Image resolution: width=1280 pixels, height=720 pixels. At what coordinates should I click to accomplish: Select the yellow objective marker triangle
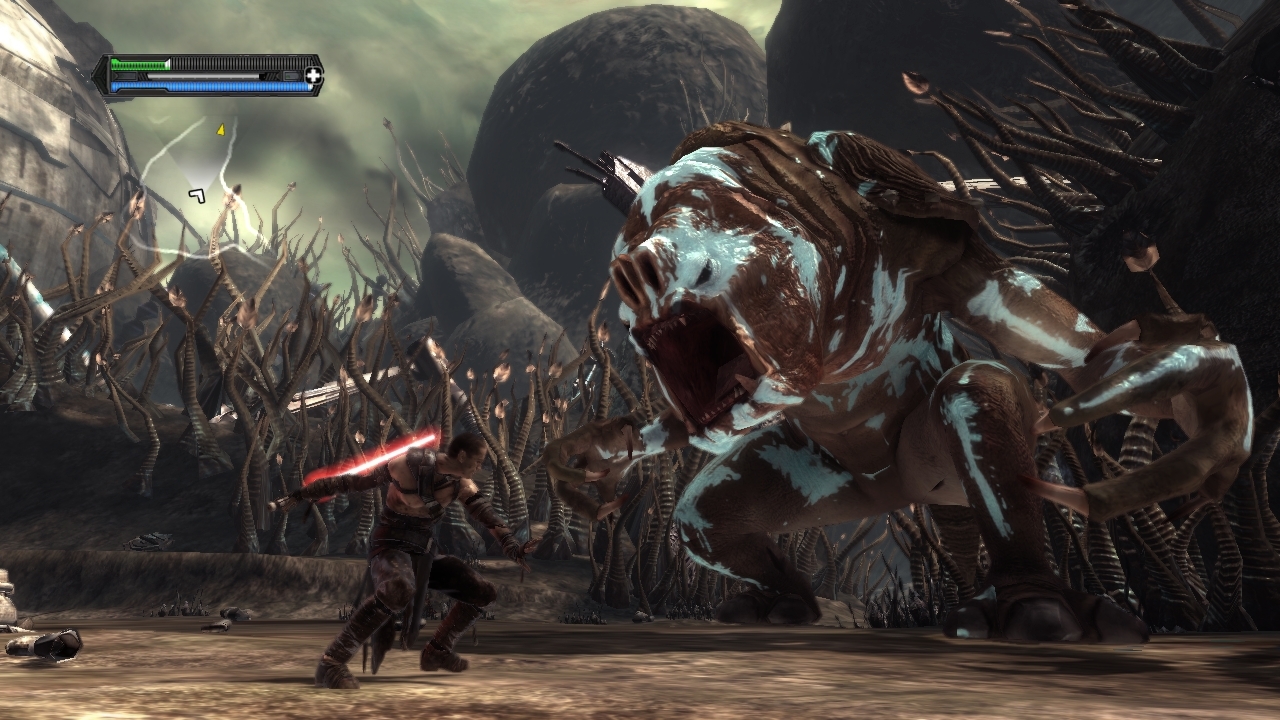tap(220, 130)
